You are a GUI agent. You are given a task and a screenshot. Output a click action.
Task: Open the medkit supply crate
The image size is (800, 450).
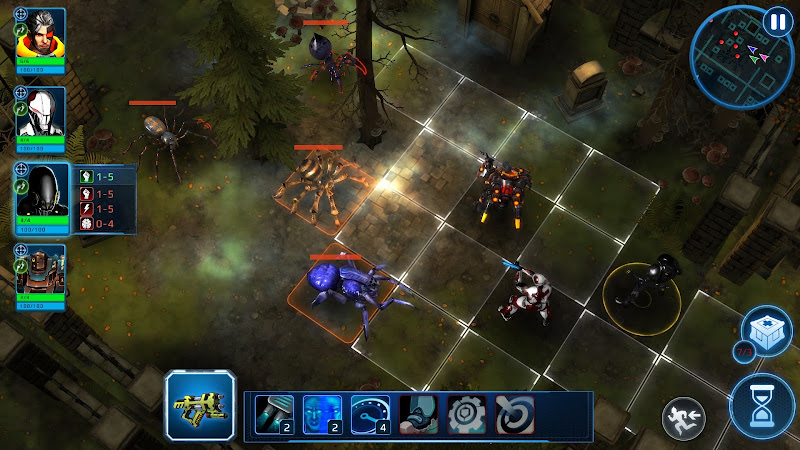tap(765, 332)
